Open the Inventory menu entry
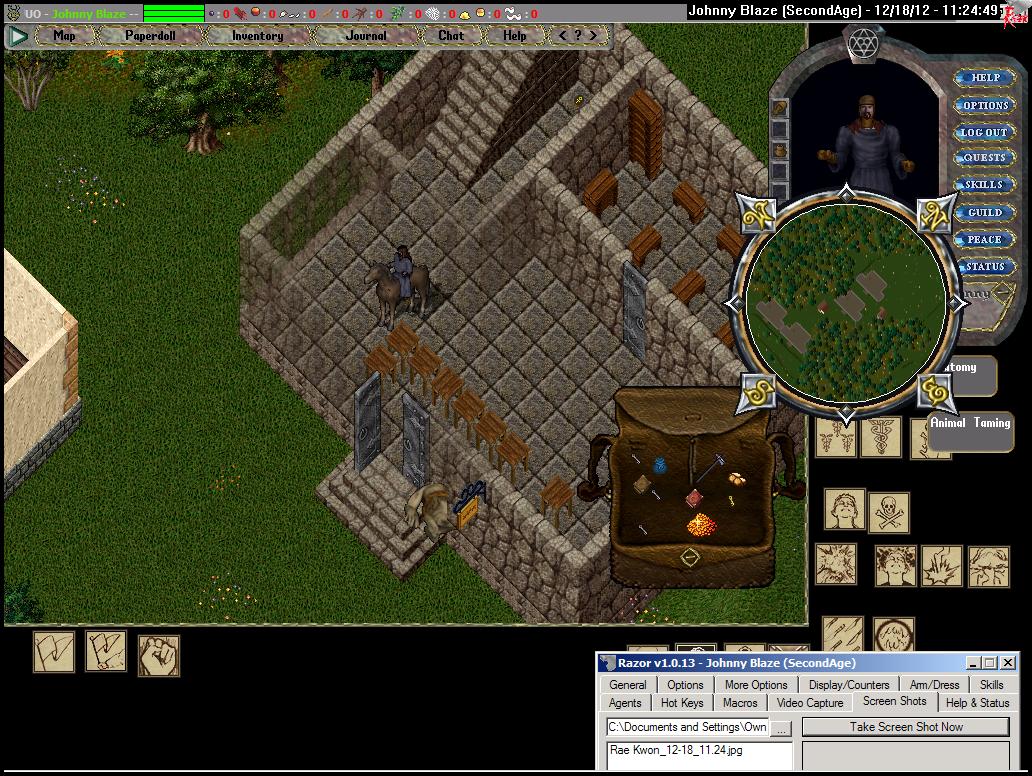 coord(257,35)
